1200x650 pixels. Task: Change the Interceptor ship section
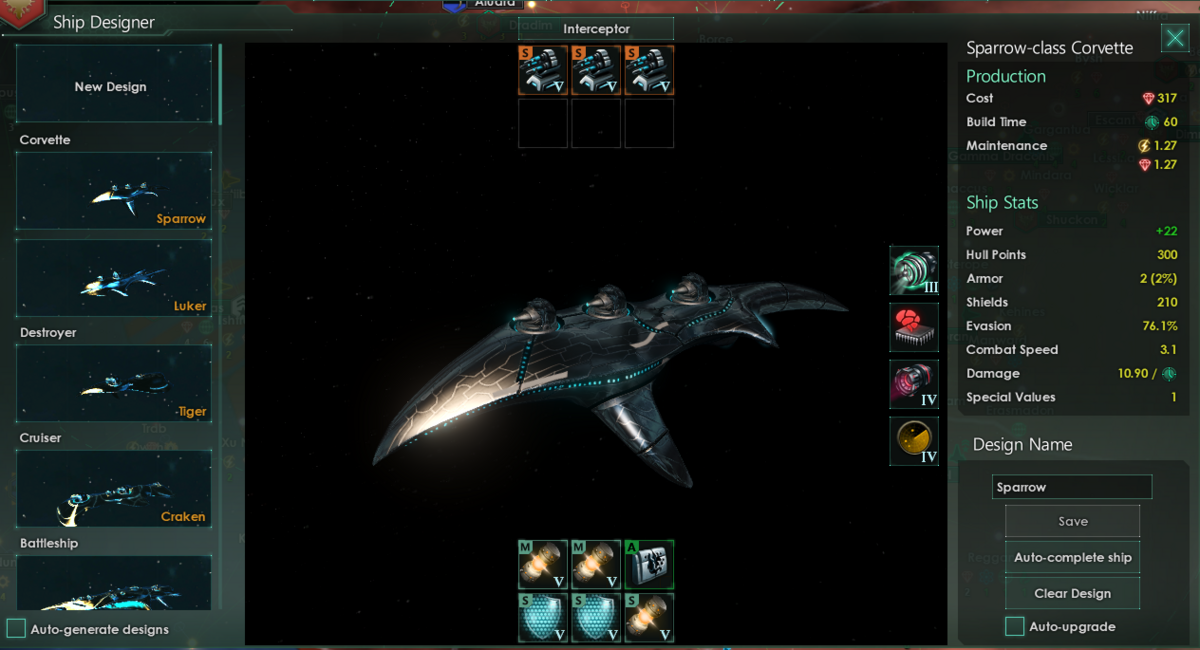[x=595, y=29]
